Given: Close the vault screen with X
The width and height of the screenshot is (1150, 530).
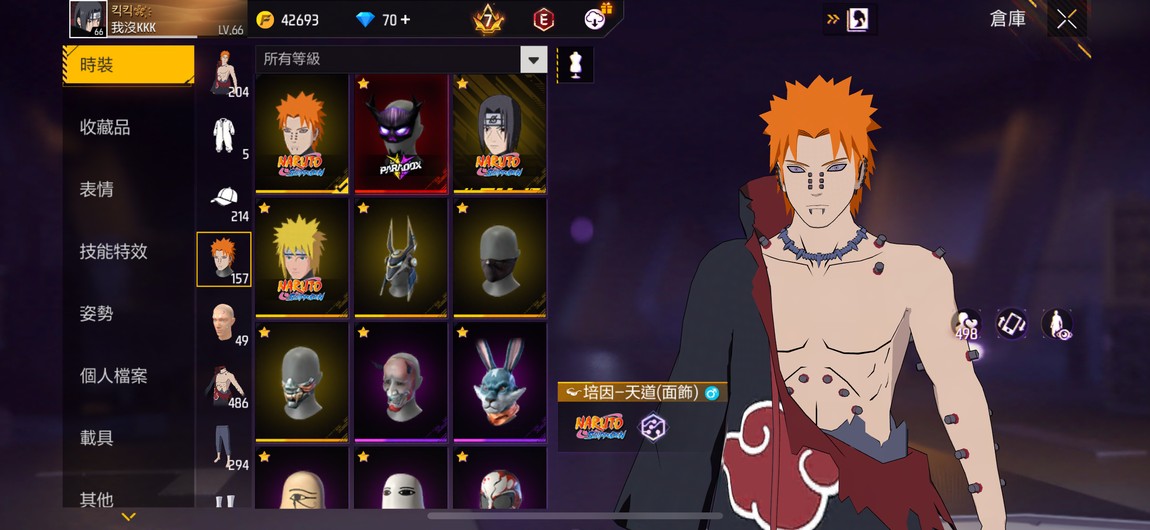Looking at the screenshot, I should 1067,19.
